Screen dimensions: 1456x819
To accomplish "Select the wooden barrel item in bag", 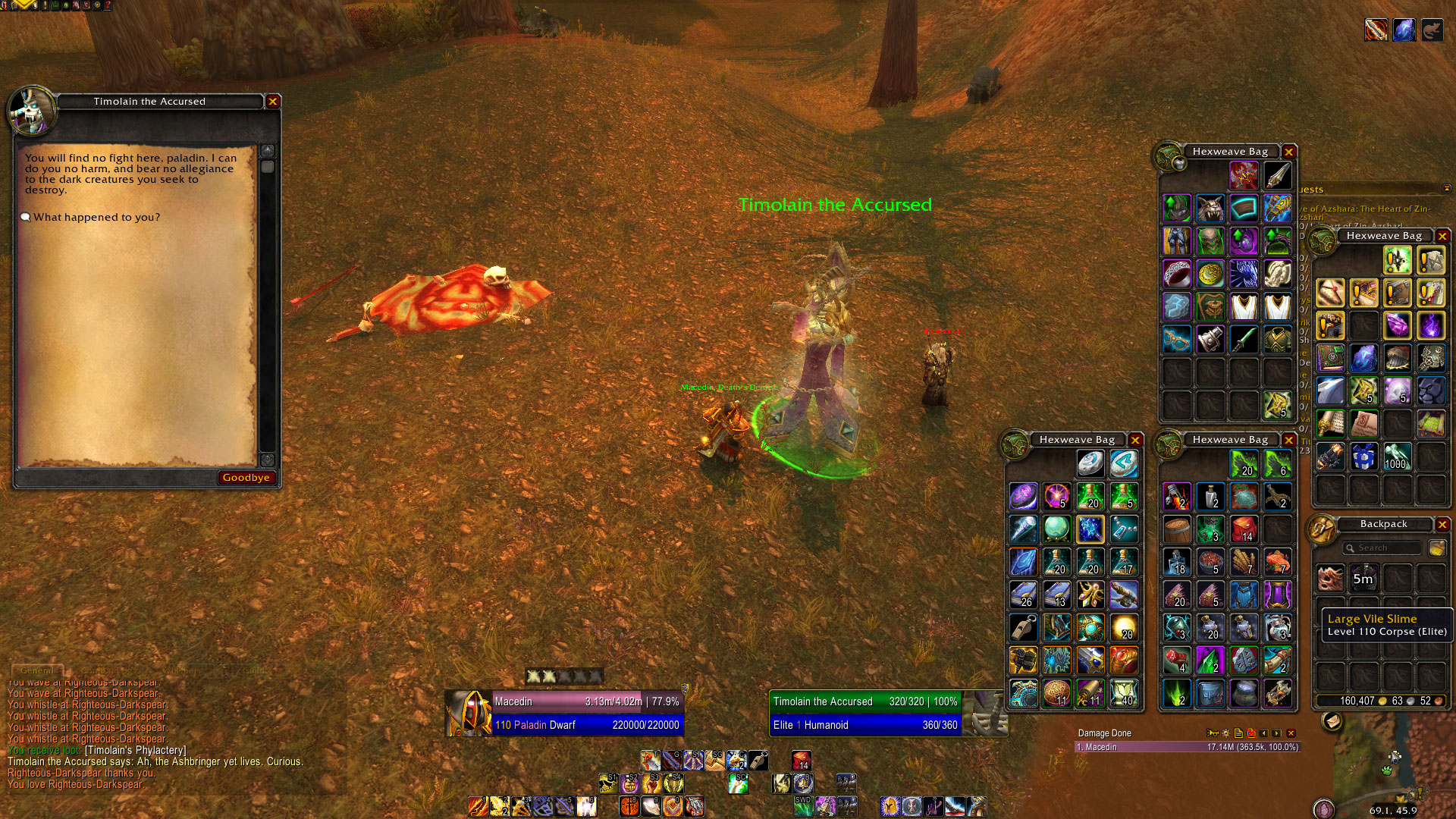I will click(1177, 529).
